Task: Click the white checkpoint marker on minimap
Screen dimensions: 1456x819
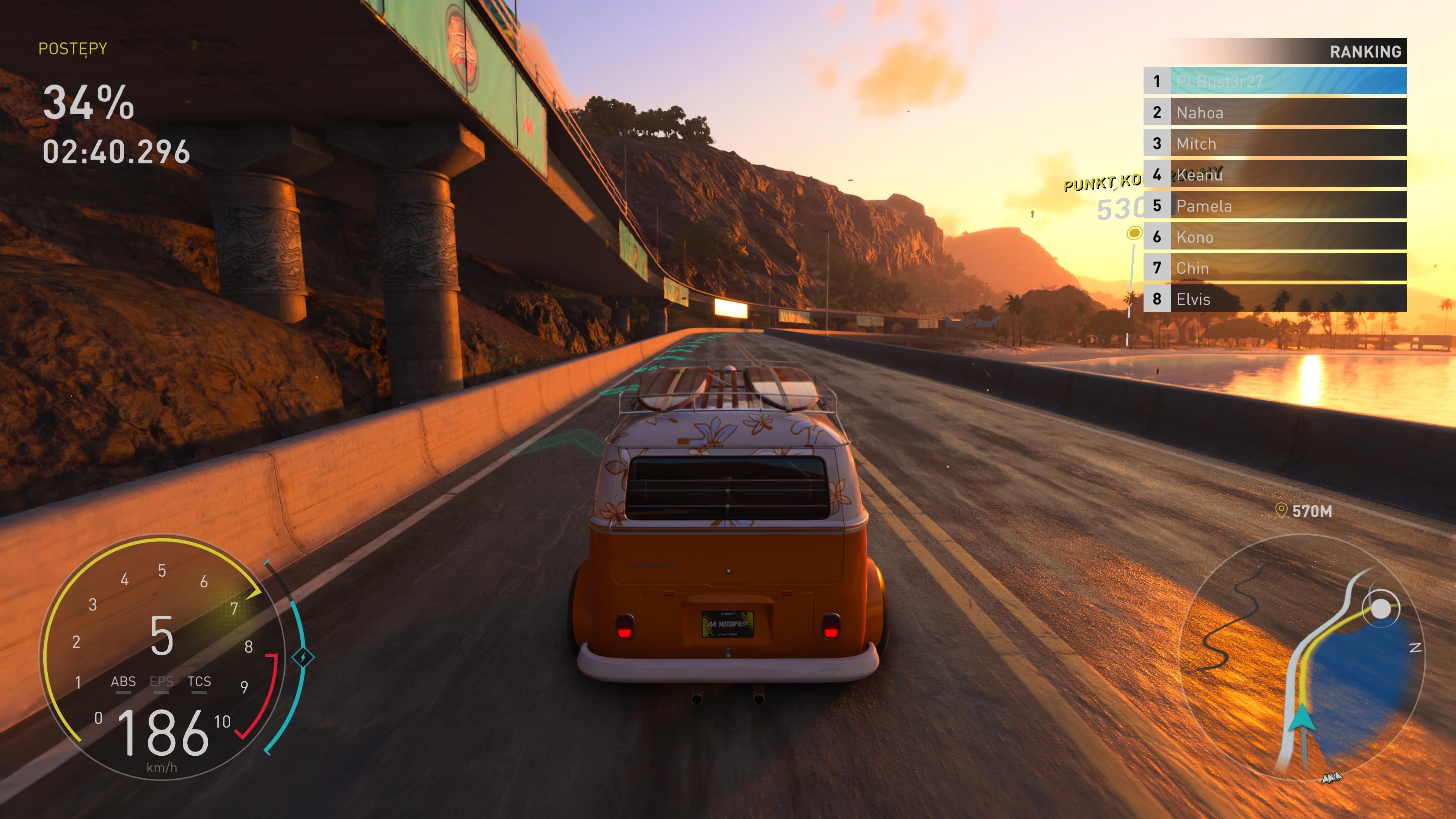Action: coord(1380,609)
